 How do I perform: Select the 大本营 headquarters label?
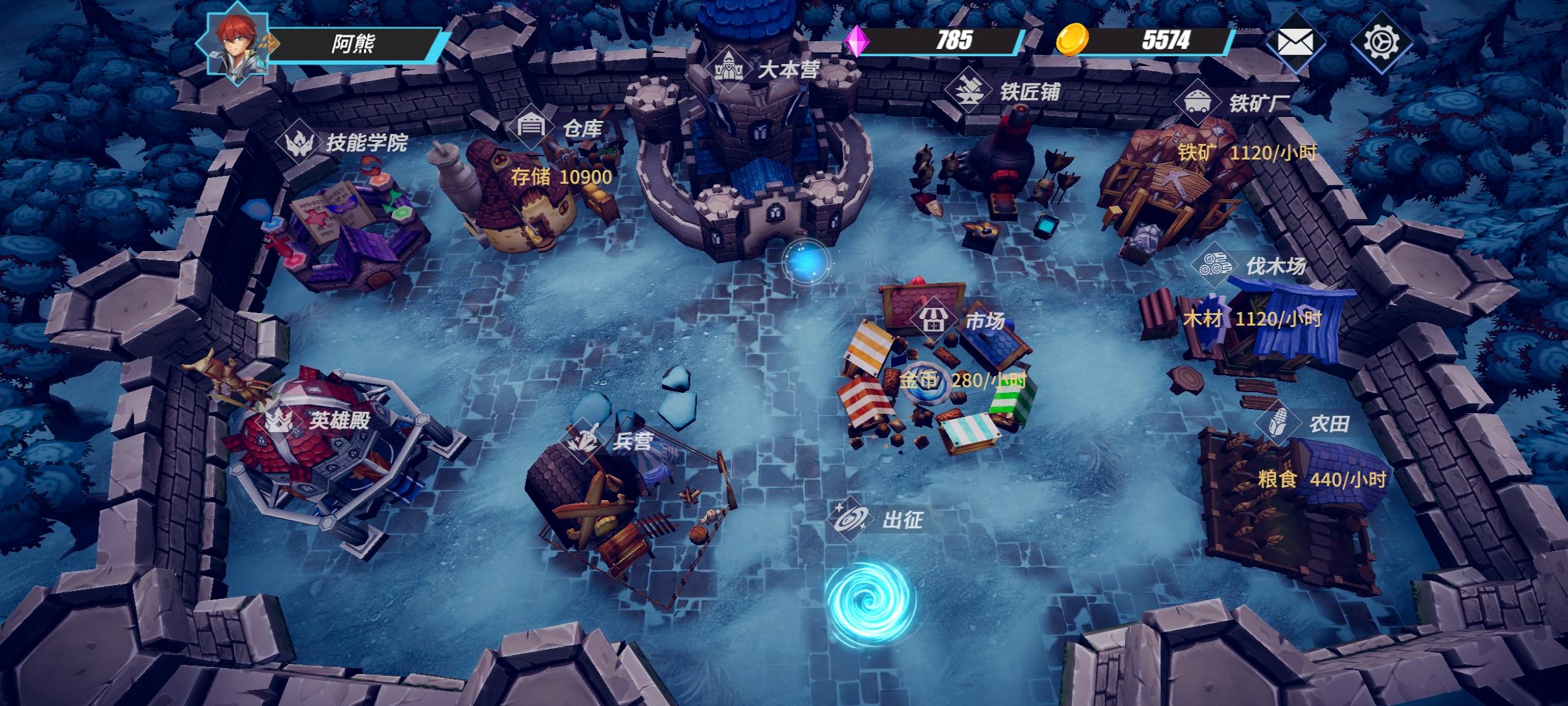coord(764,69)
